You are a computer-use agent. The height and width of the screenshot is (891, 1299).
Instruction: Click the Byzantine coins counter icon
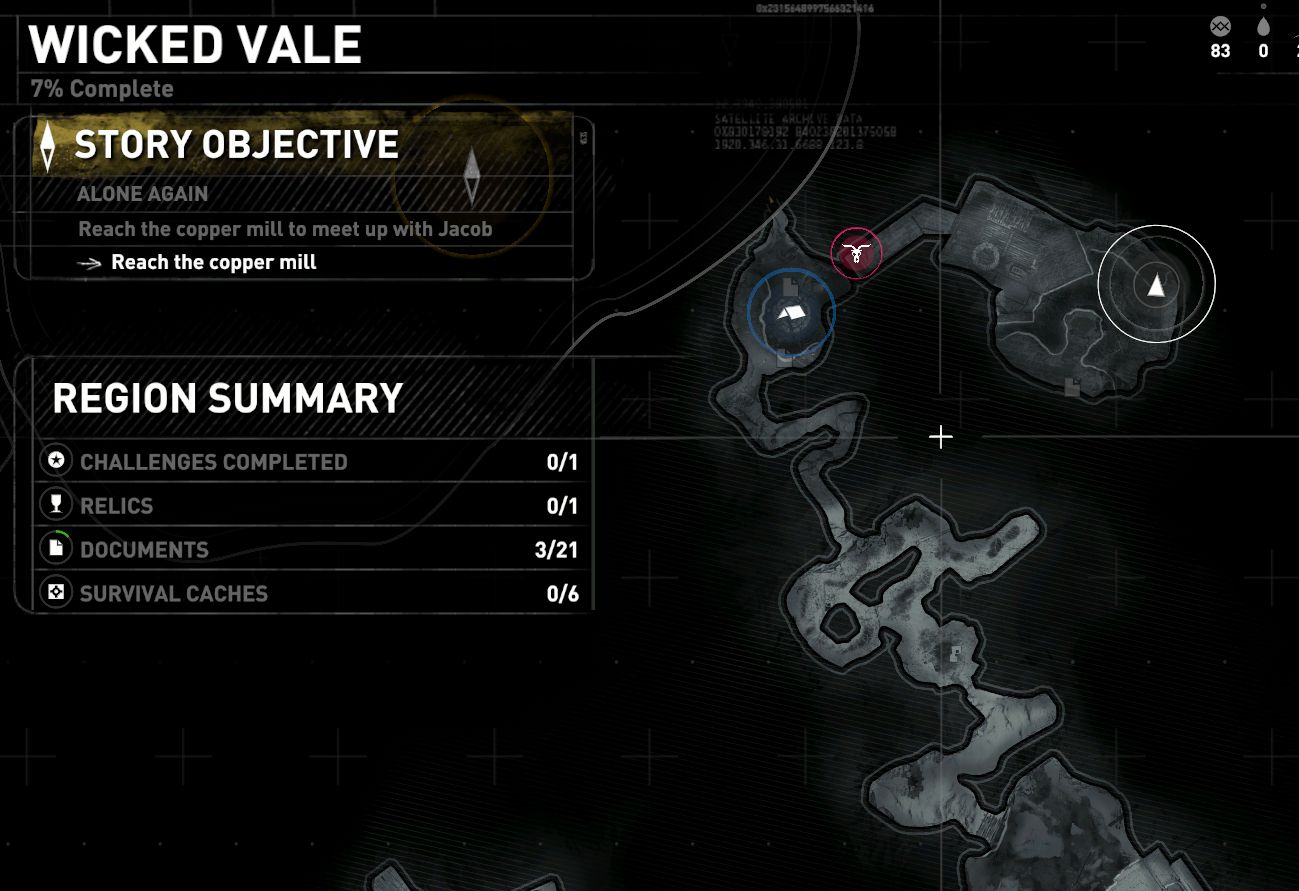tap(1220, 26)
